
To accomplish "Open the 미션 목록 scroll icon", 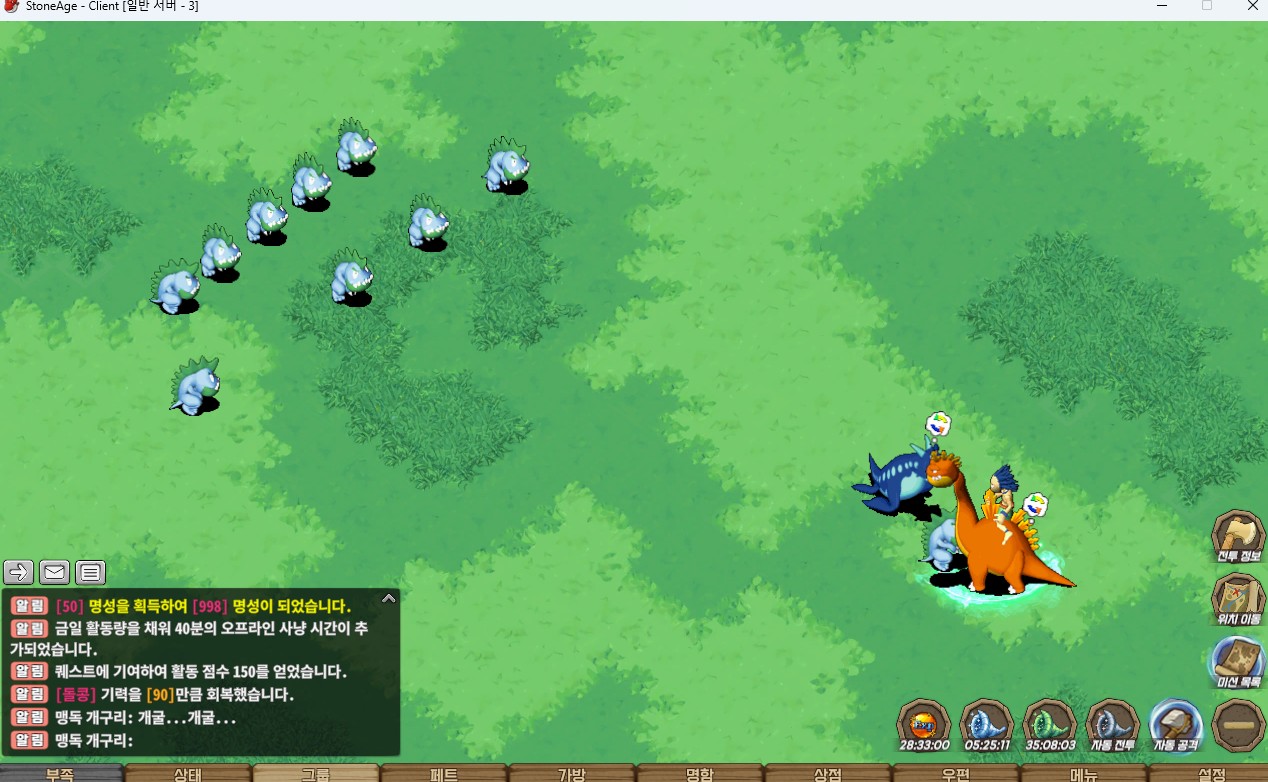I will [x=1238, y=662].
